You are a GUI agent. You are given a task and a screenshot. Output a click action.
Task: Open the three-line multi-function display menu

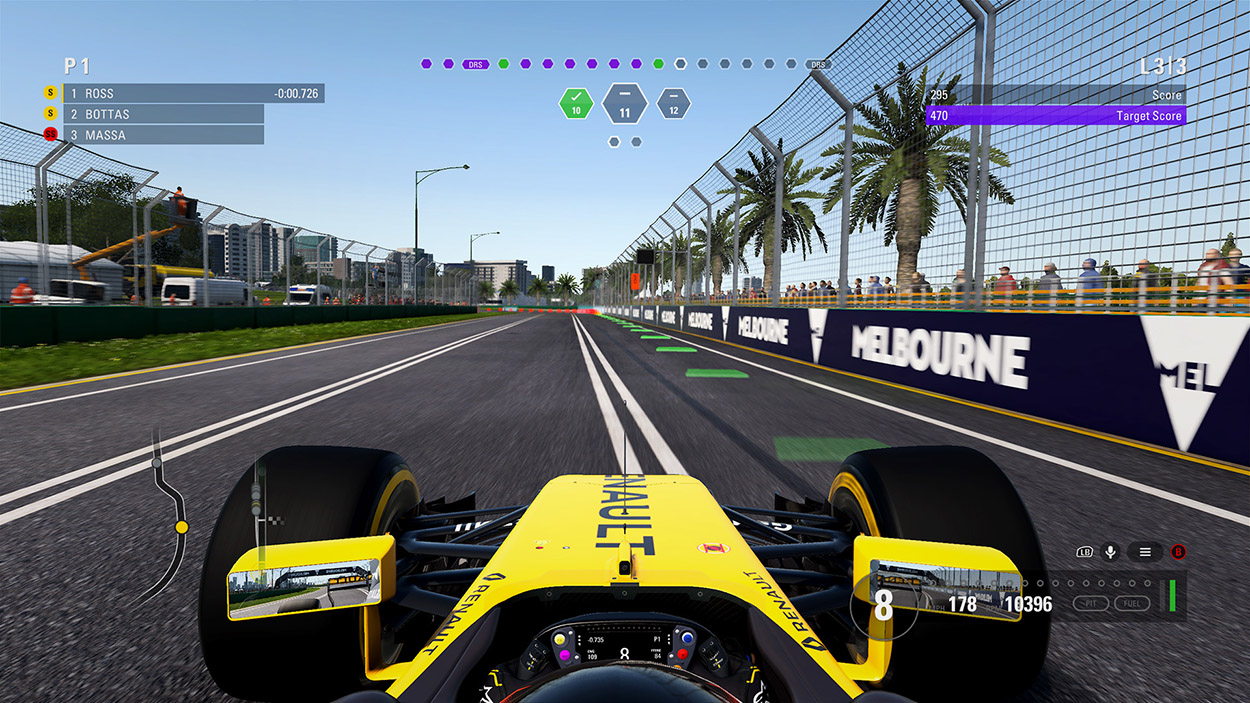pos(1145,551)
